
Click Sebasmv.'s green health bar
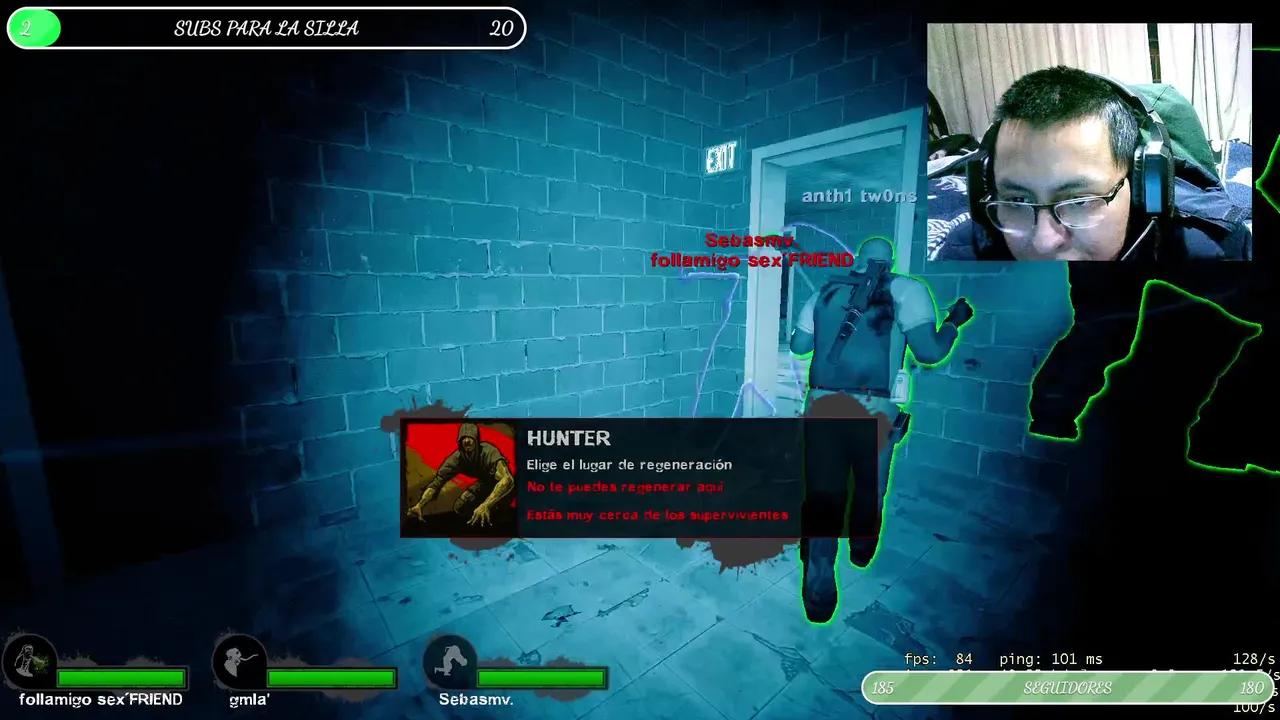[x=541, y=675]
